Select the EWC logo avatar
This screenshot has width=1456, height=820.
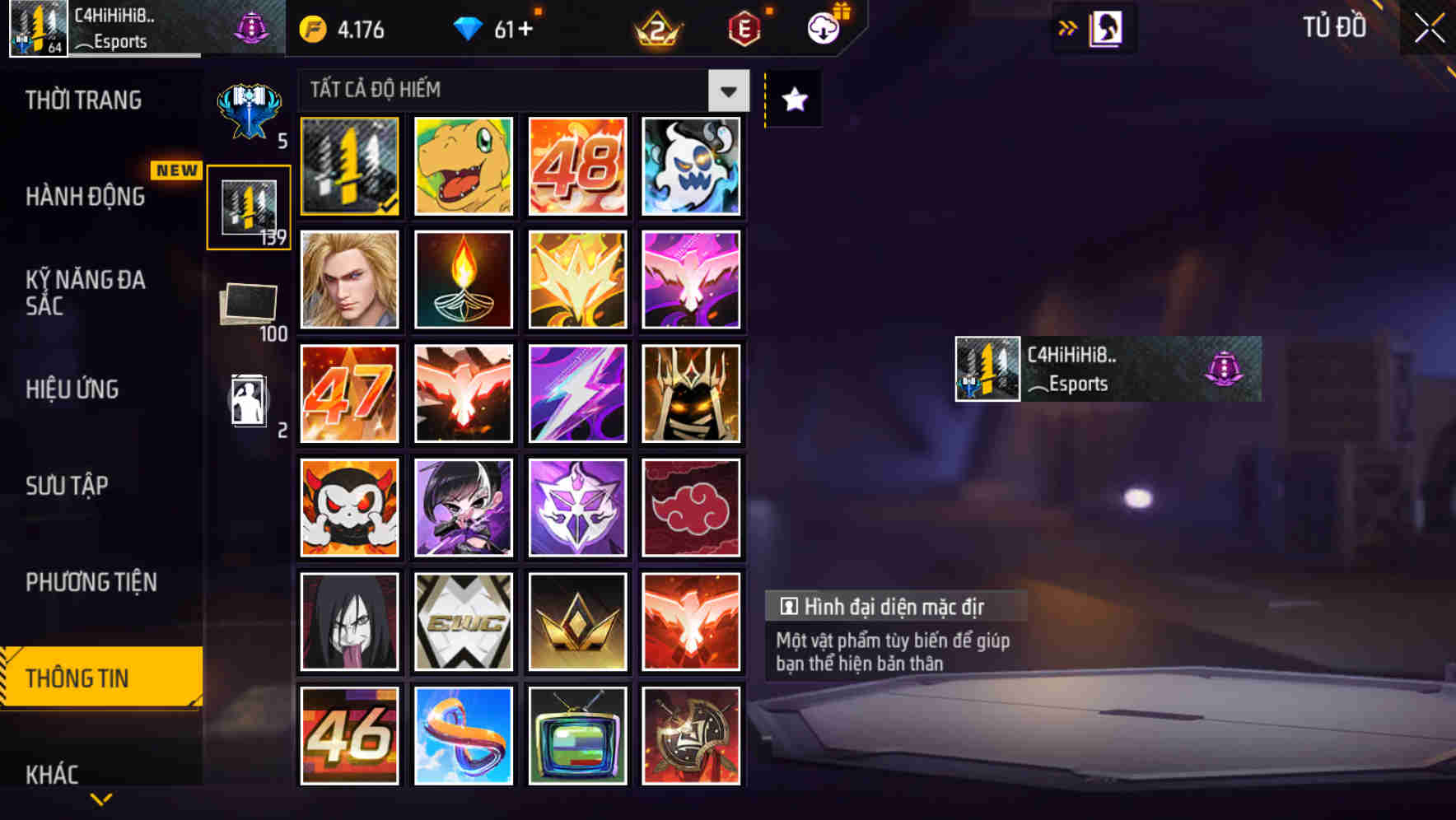(x=463, y=621)
